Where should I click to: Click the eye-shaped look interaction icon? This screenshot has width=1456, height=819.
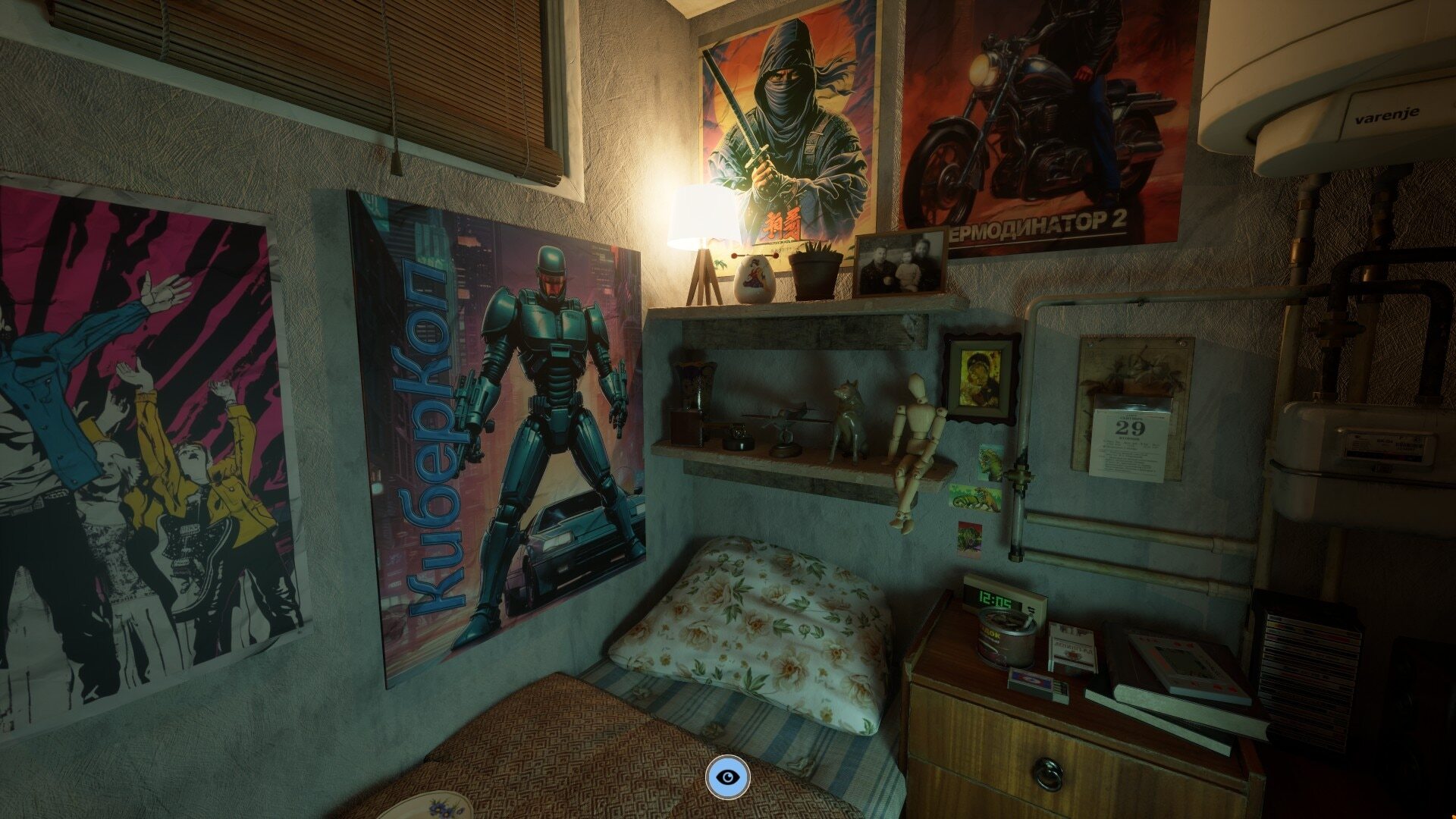(x=728, y=777)
